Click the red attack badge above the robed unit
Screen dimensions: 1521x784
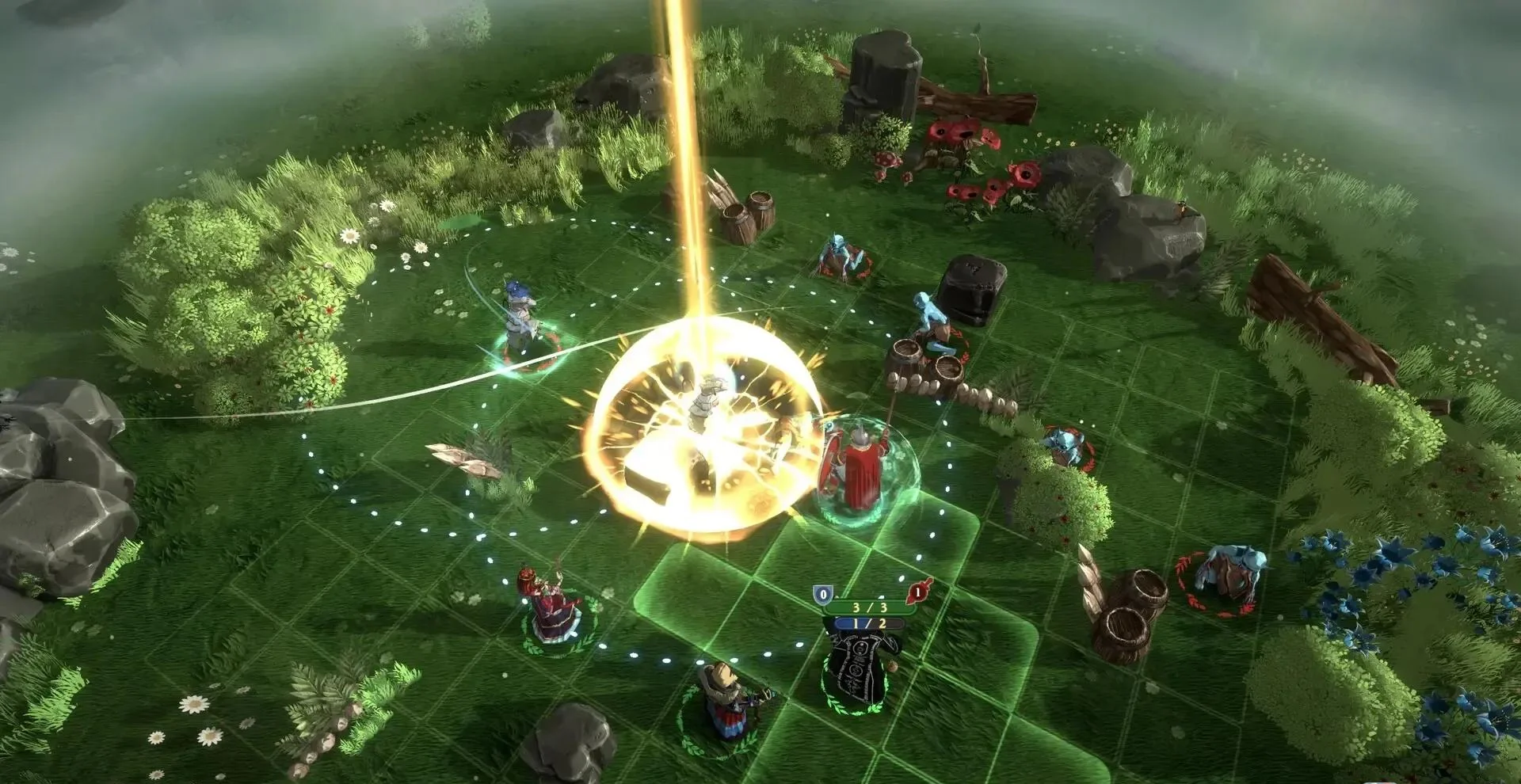tap(919, 591)
